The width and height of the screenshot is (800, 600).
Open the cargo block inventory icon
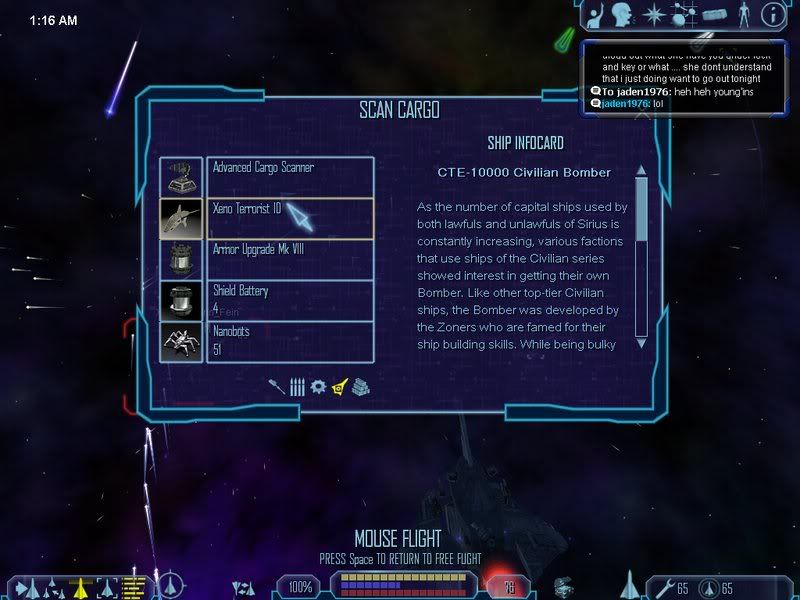pos(713,14)
